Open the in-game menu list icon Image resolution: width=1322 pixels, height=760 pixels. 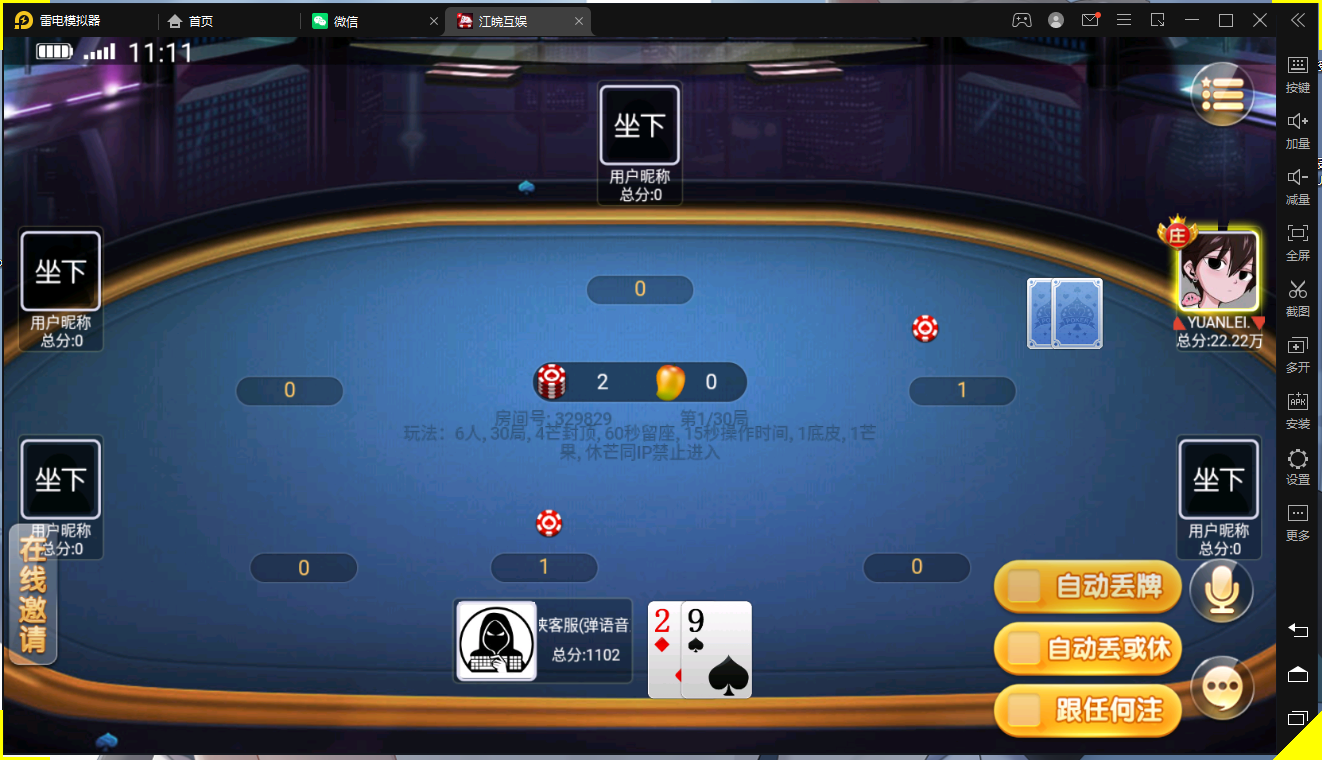1222,93
